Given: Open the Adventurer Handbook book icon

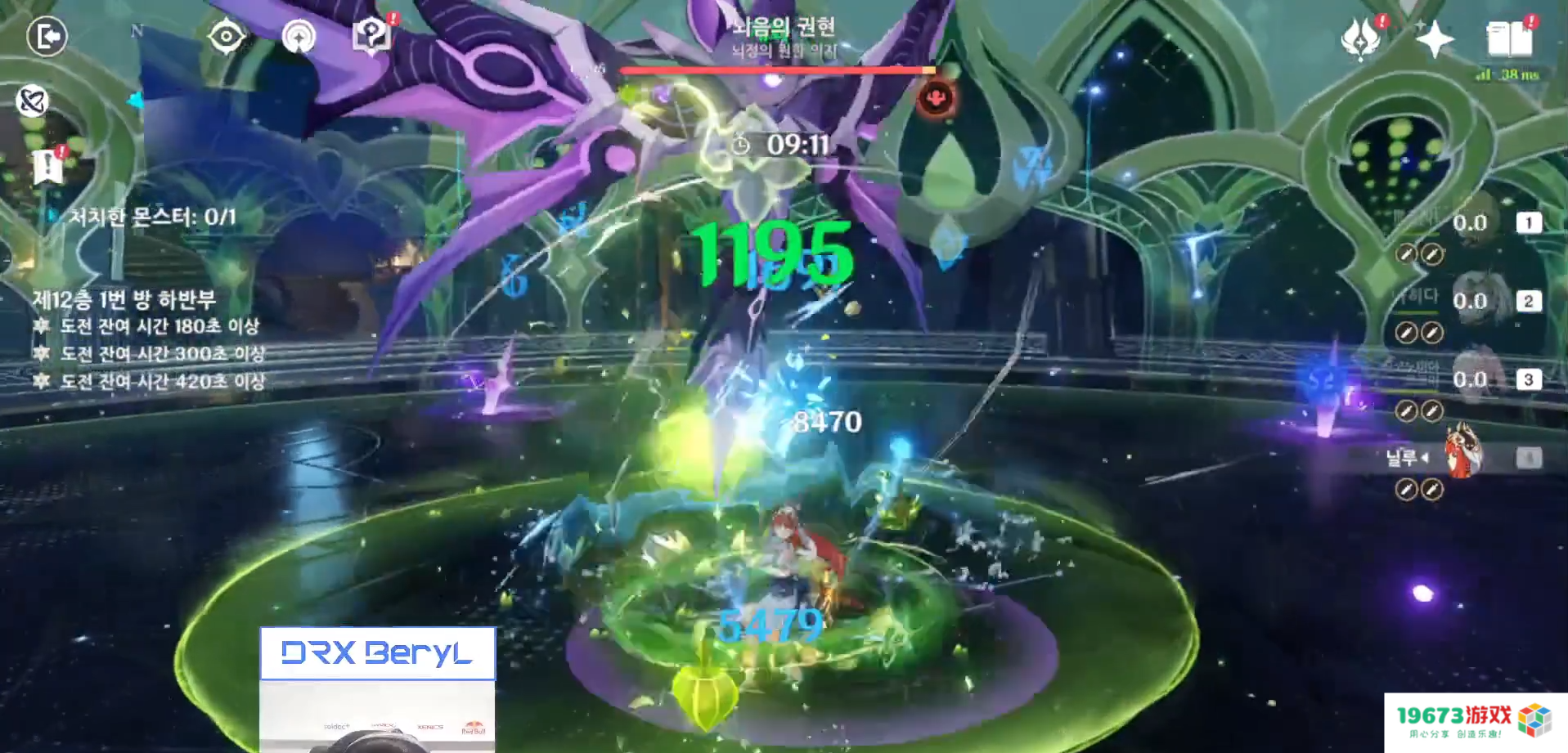Looking at the screenshot, I should (1509, 38).
